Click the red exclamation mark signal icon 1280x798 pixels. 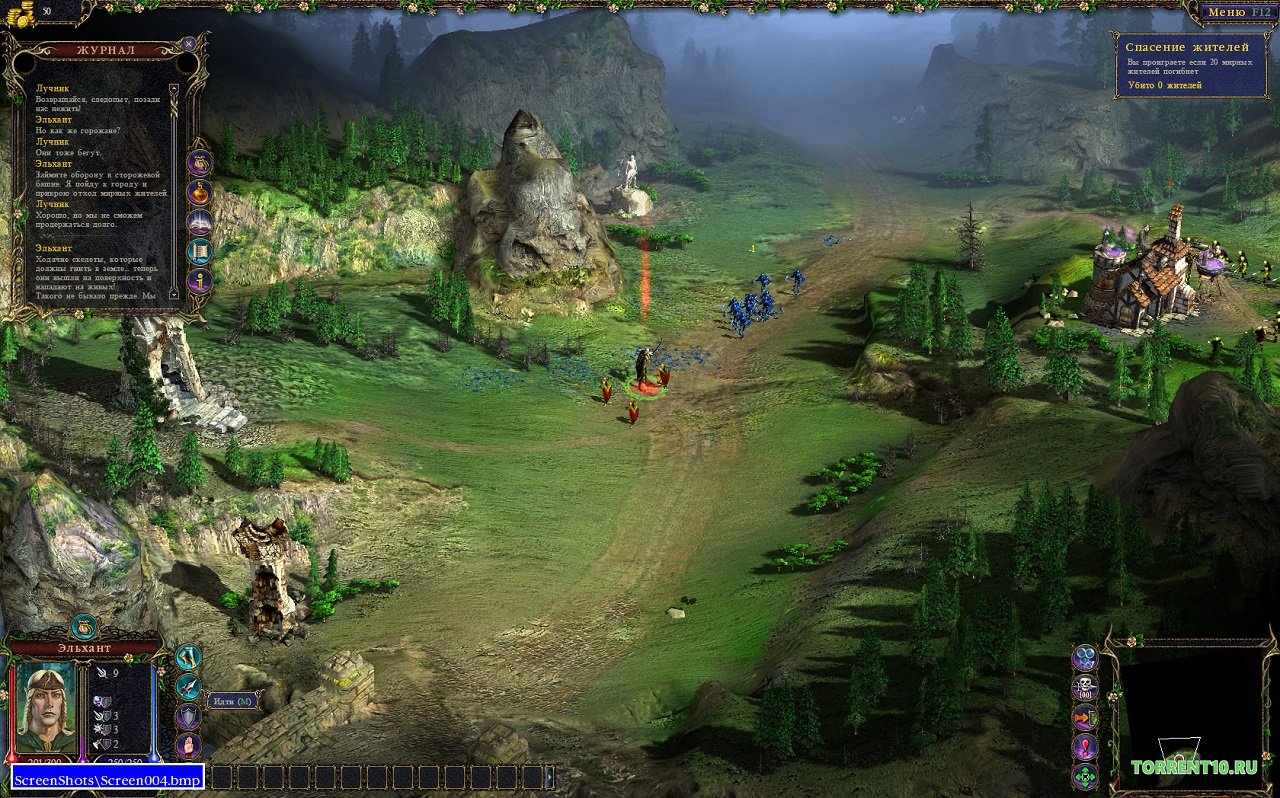(x=1085, y=746)
